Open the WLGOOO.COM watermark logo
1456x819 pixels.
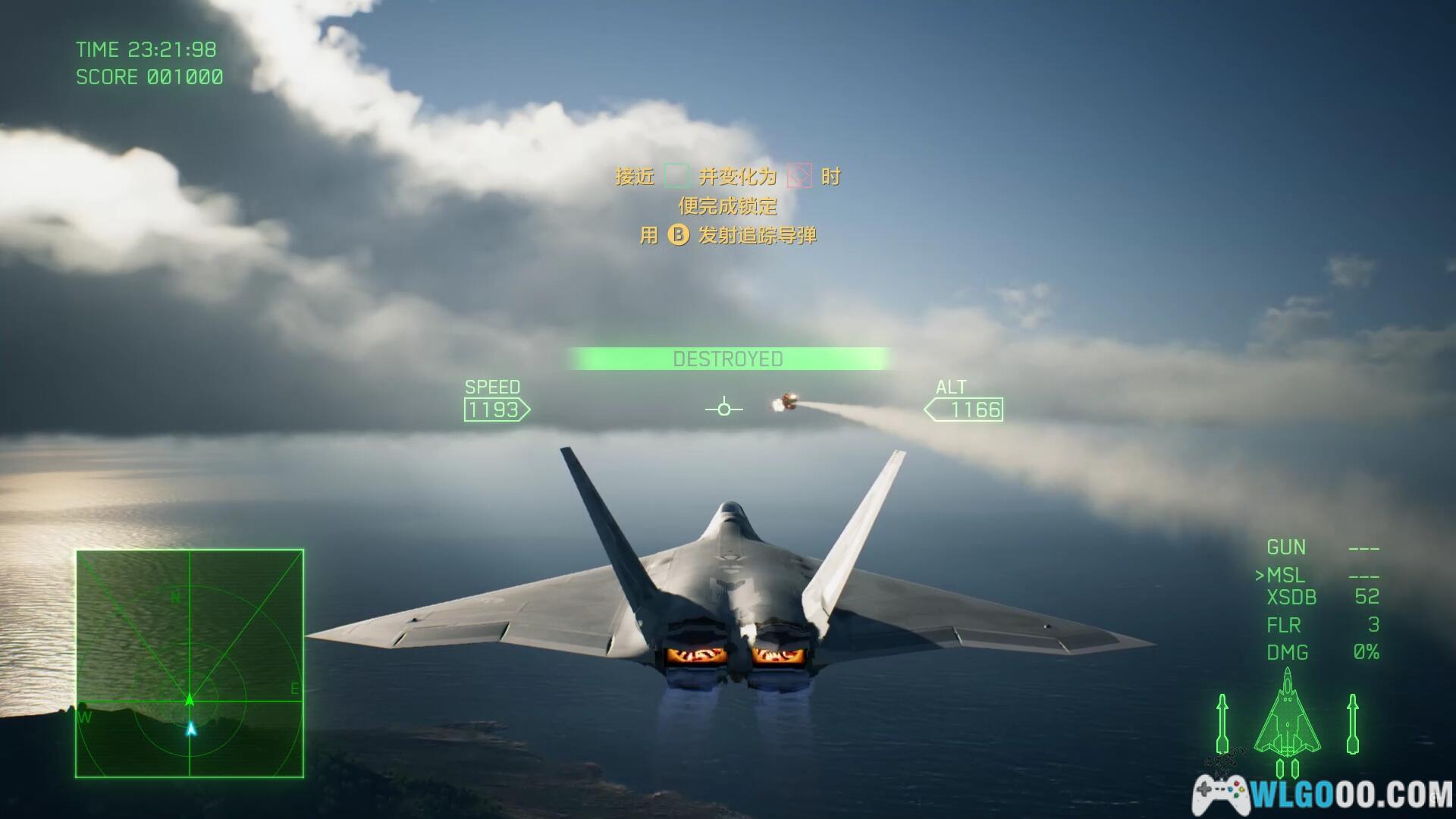(1323, 795)
